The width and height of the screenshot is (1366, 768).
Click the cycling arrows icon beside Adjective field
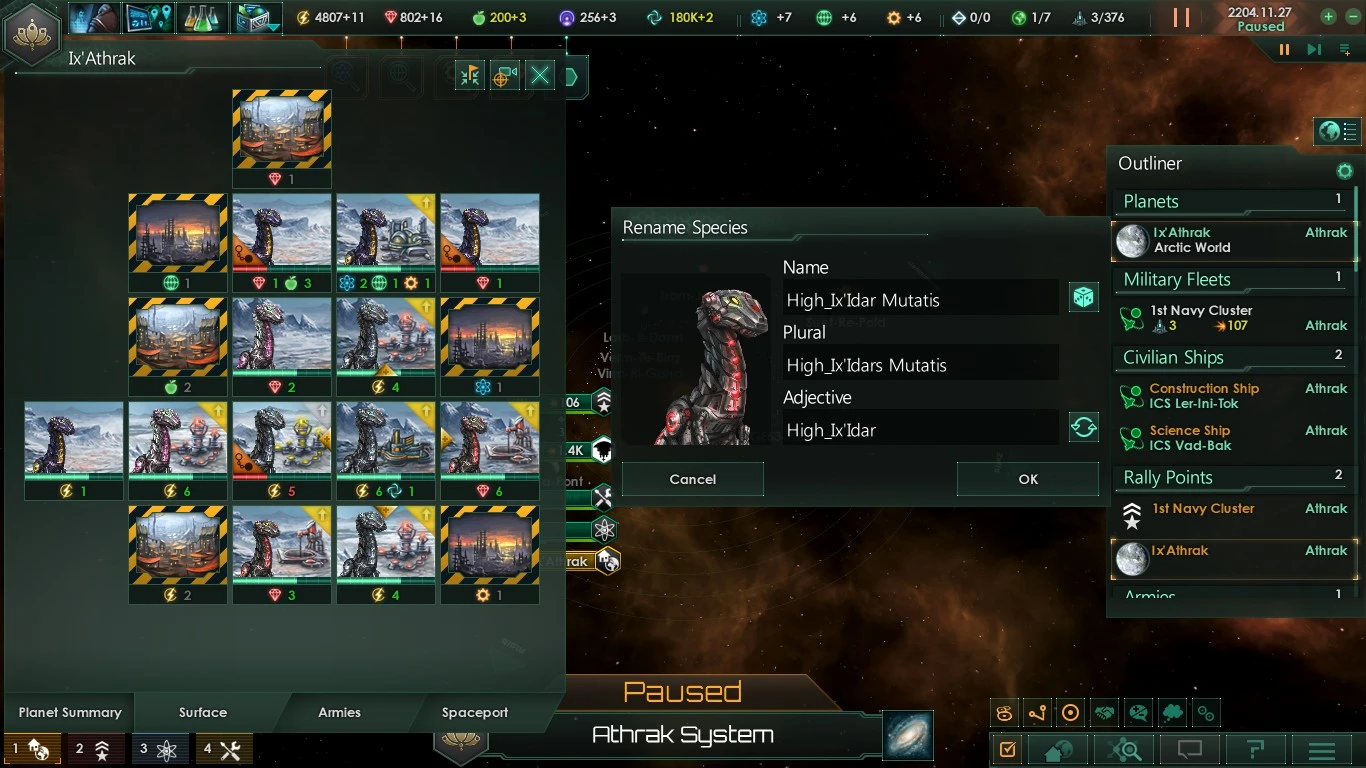pyautogui.click(x=1083, y=426)
